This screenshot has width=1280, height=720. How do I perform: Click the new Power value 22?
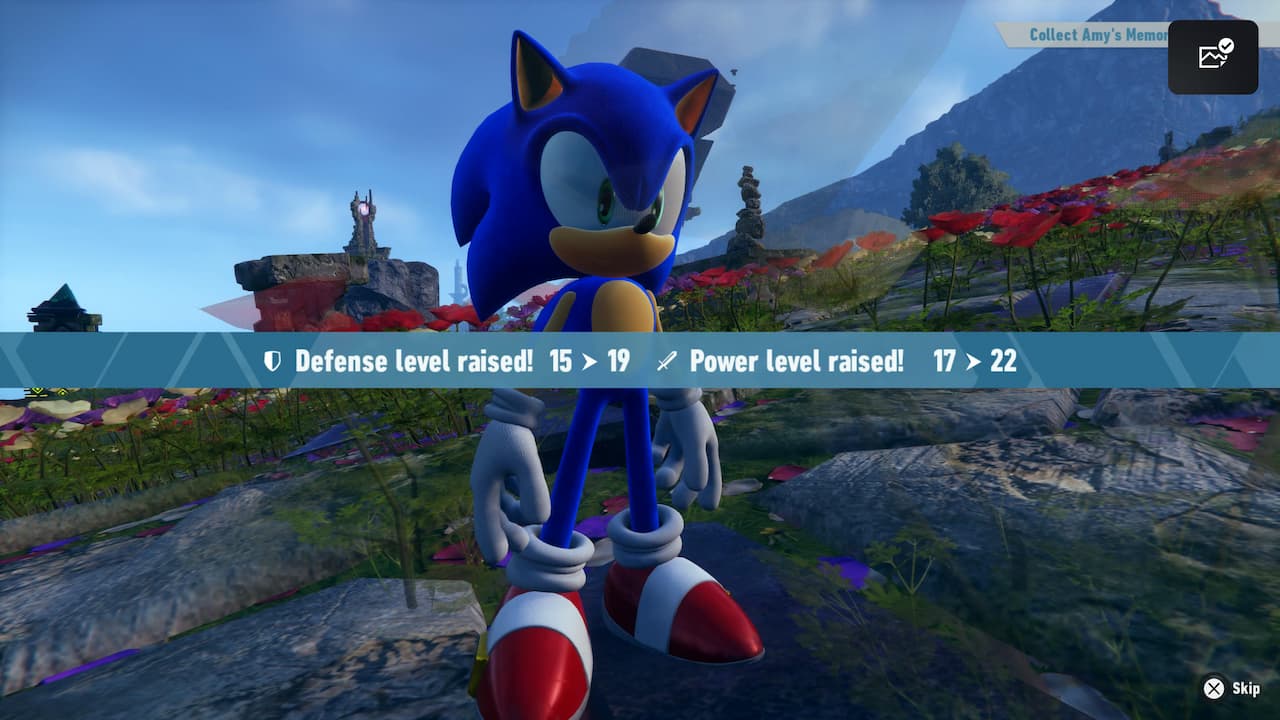(x=1001, y=362)
